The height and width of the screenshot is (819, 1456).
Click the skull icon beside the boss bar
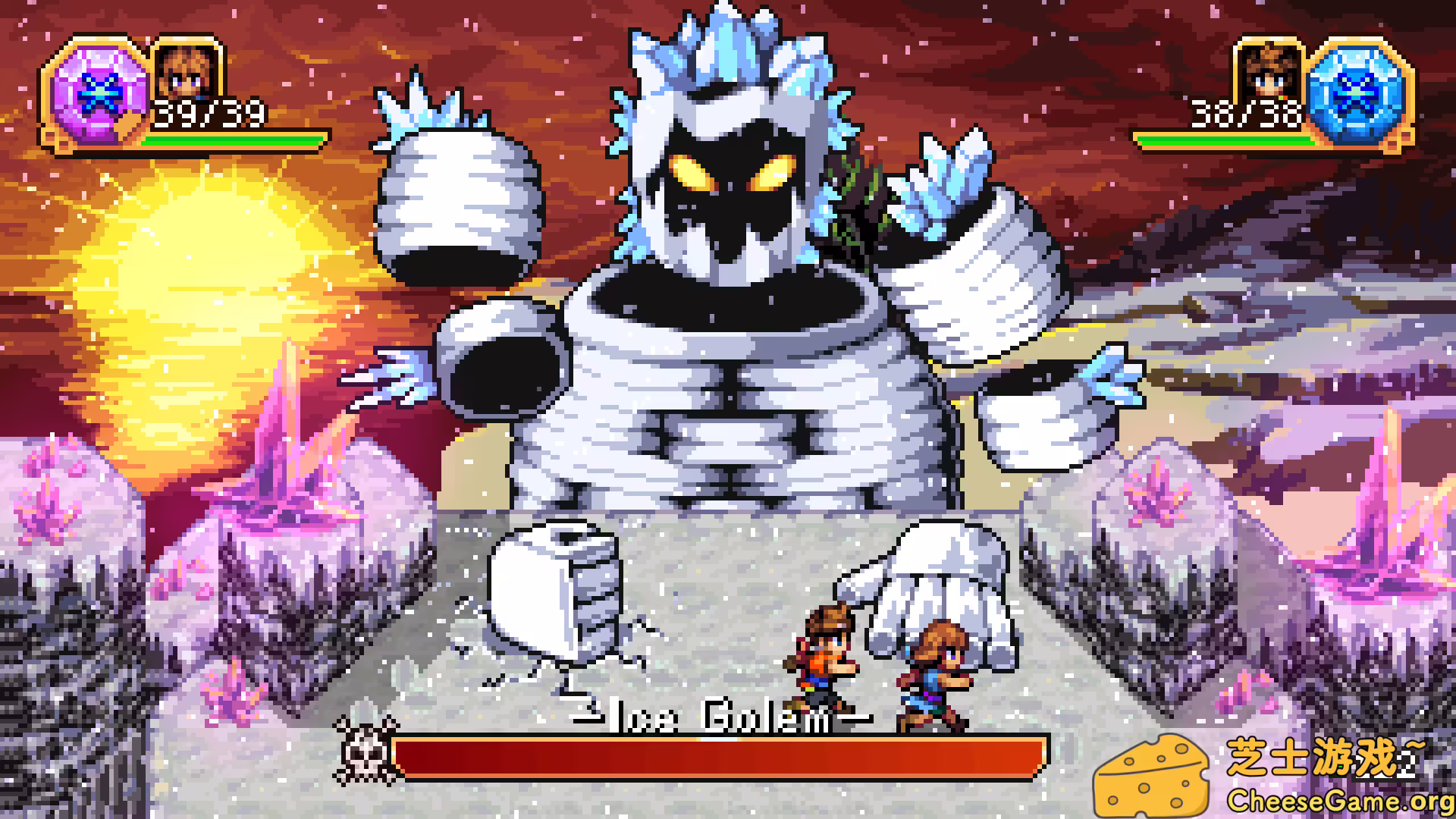367,751
